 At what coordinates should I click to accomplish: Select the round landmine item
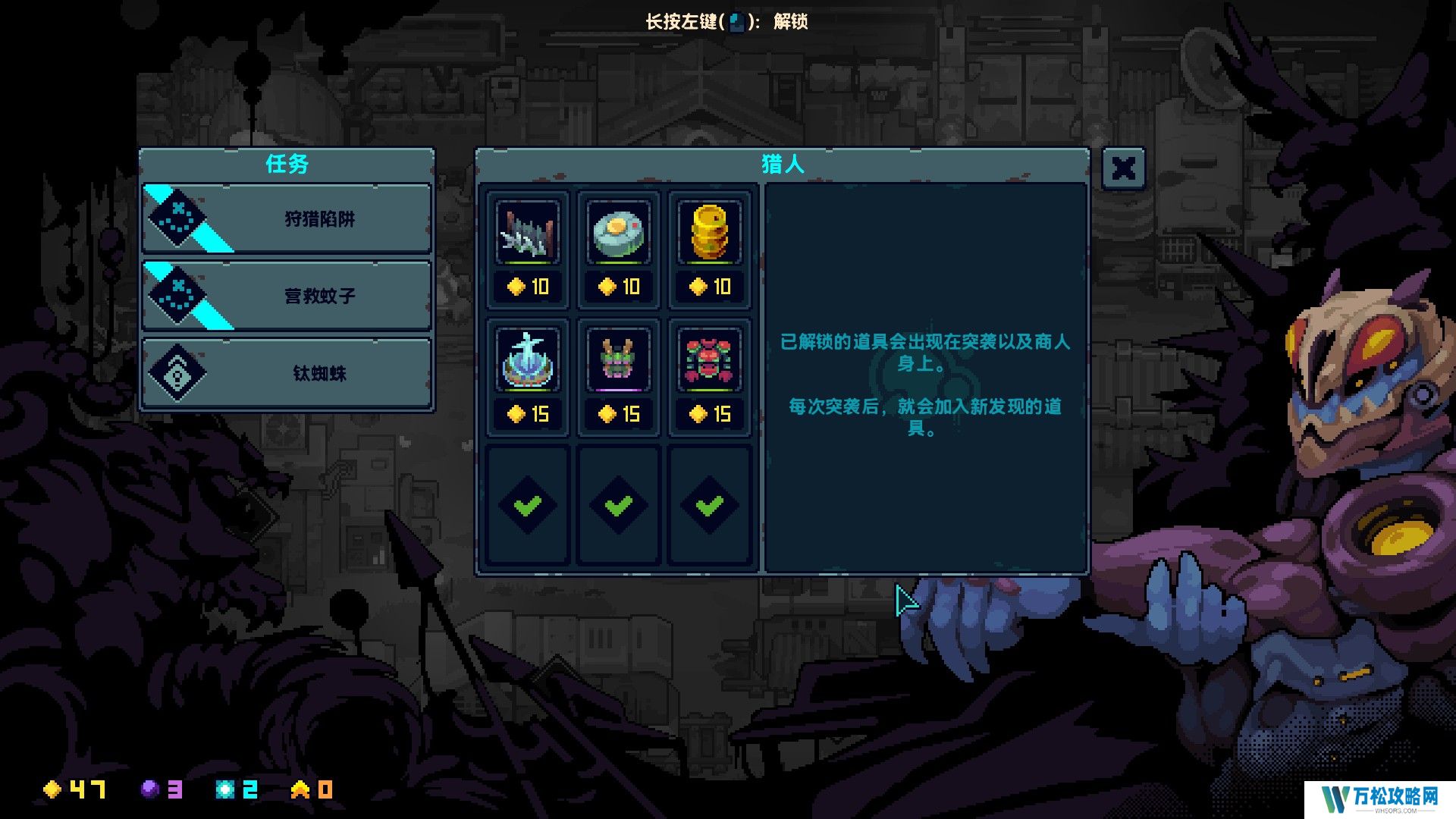tap(619, 233)
